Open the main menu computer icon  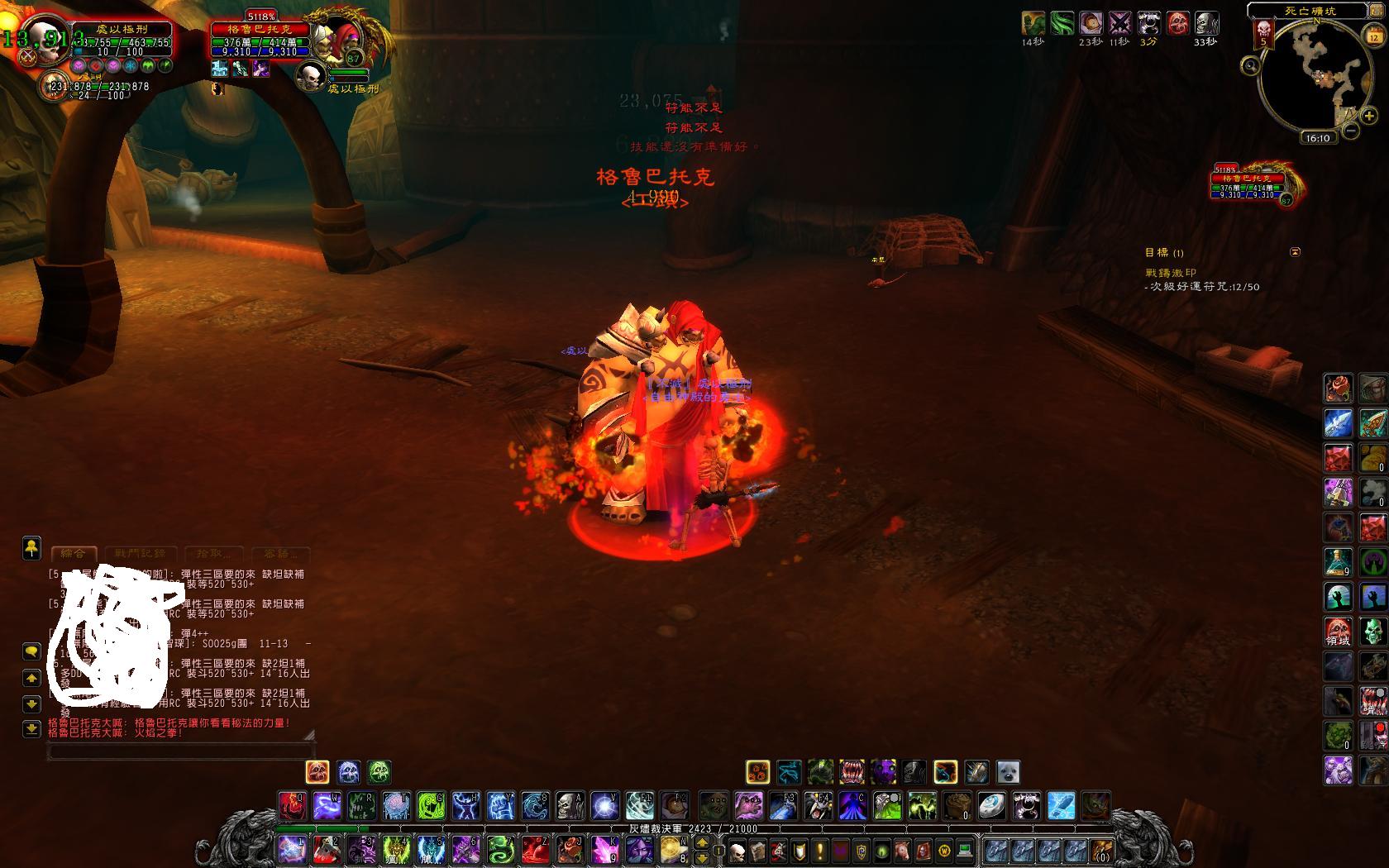[964, 850]
